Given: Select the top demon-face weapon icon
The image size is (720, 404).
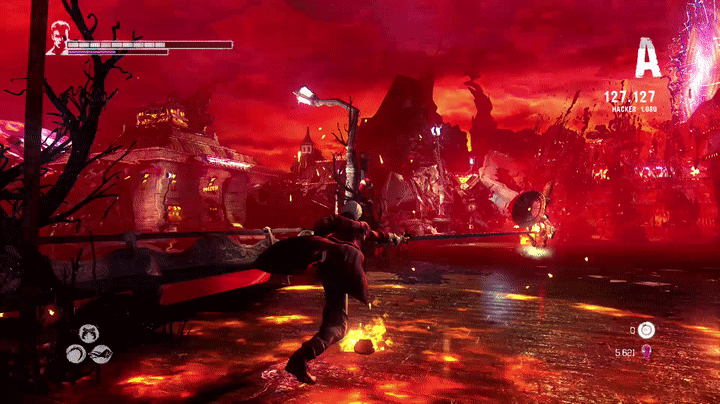Looking at the screenshot, I should click(x=88, y=334).
